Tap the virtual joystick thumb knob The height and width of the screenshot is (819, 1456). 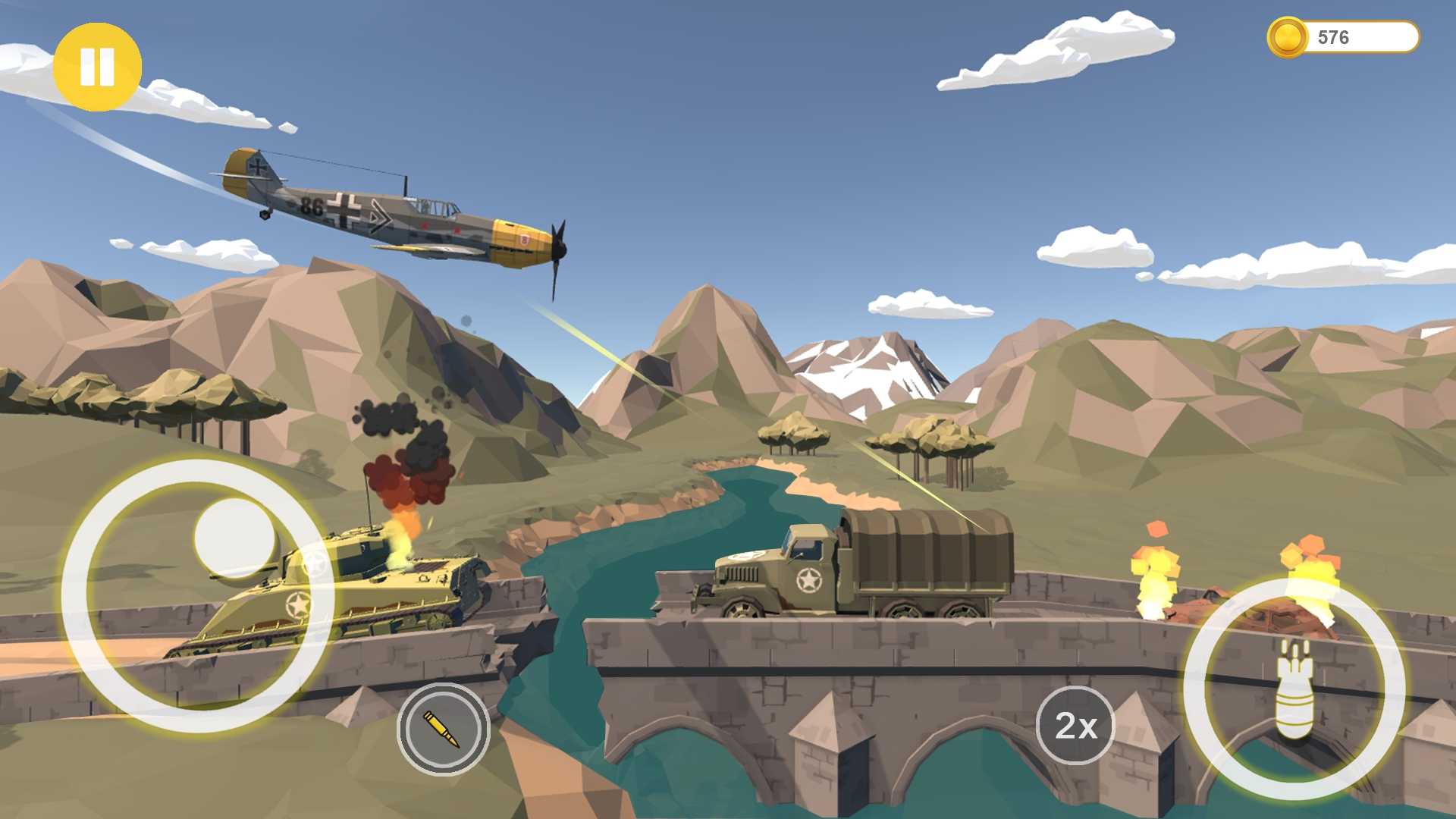click(x=234, y=538)
